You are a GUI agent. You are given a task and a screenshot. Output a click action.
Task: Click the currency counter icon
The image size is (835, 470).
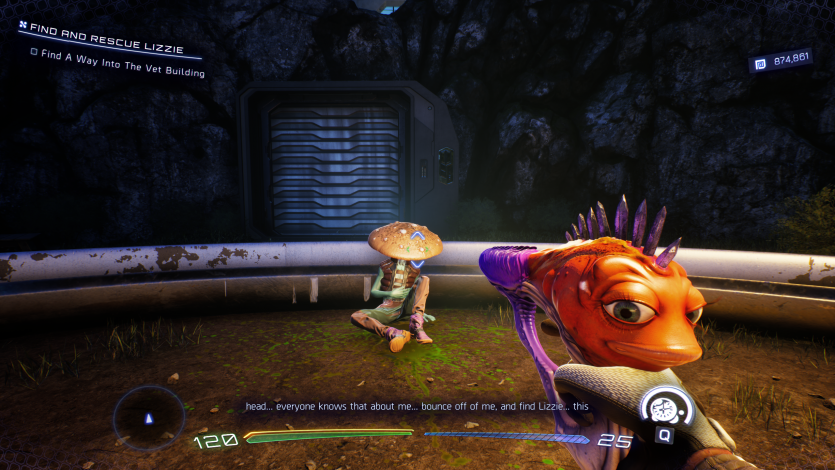760,64
